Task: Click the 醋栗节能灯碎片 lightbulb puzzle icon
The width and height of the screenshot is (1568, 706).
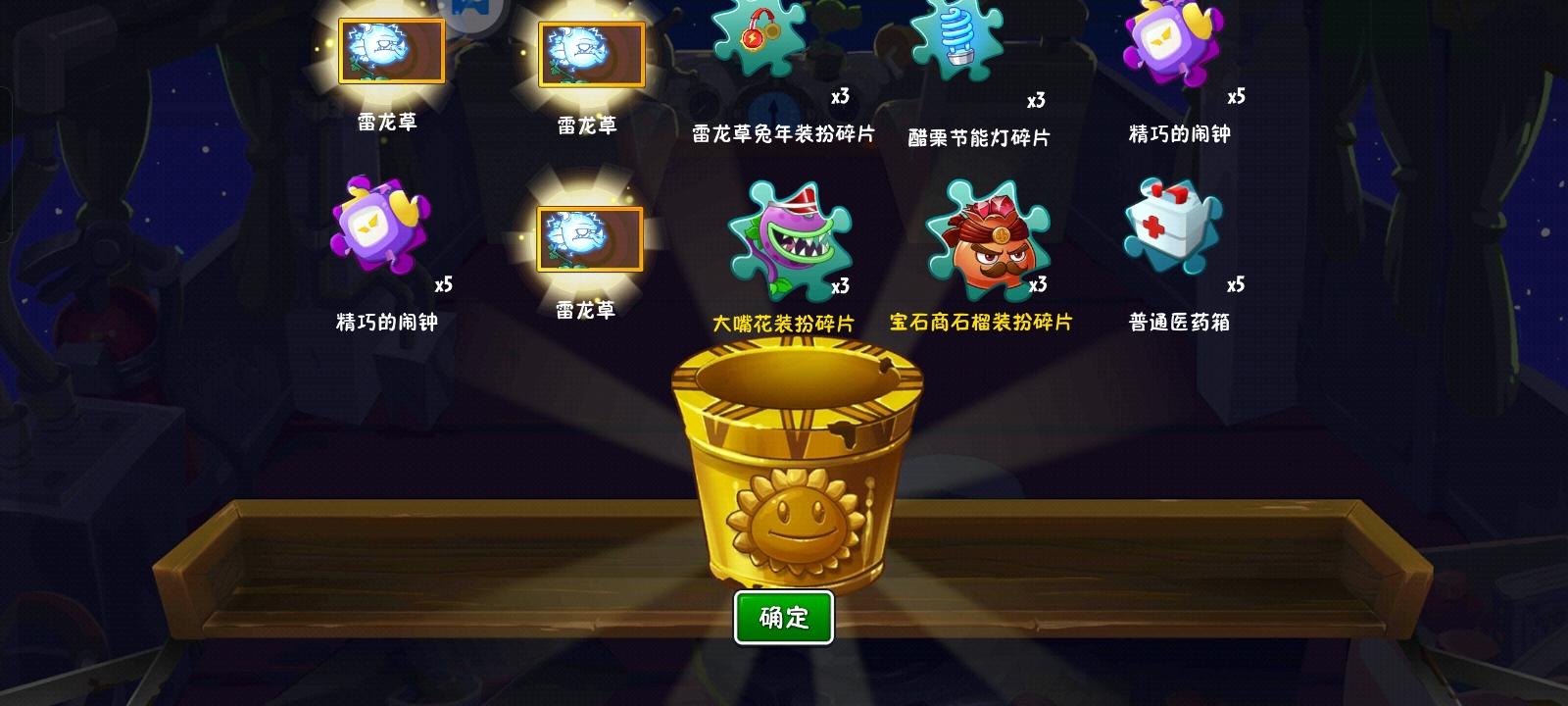Action: click(x=955, y=44)
